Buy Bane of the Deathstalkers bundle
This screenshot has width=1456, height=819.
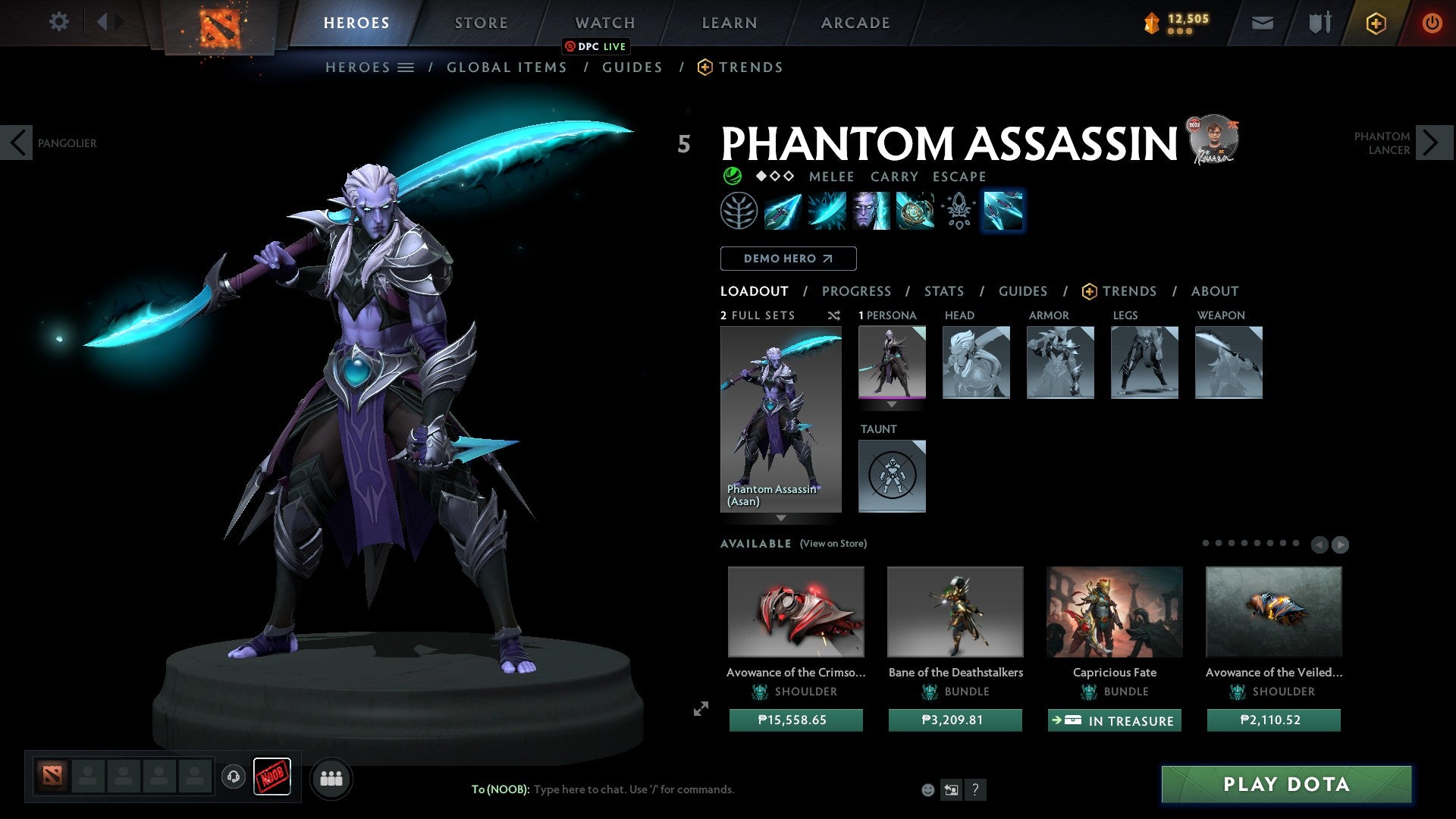[x=955, y=720]
